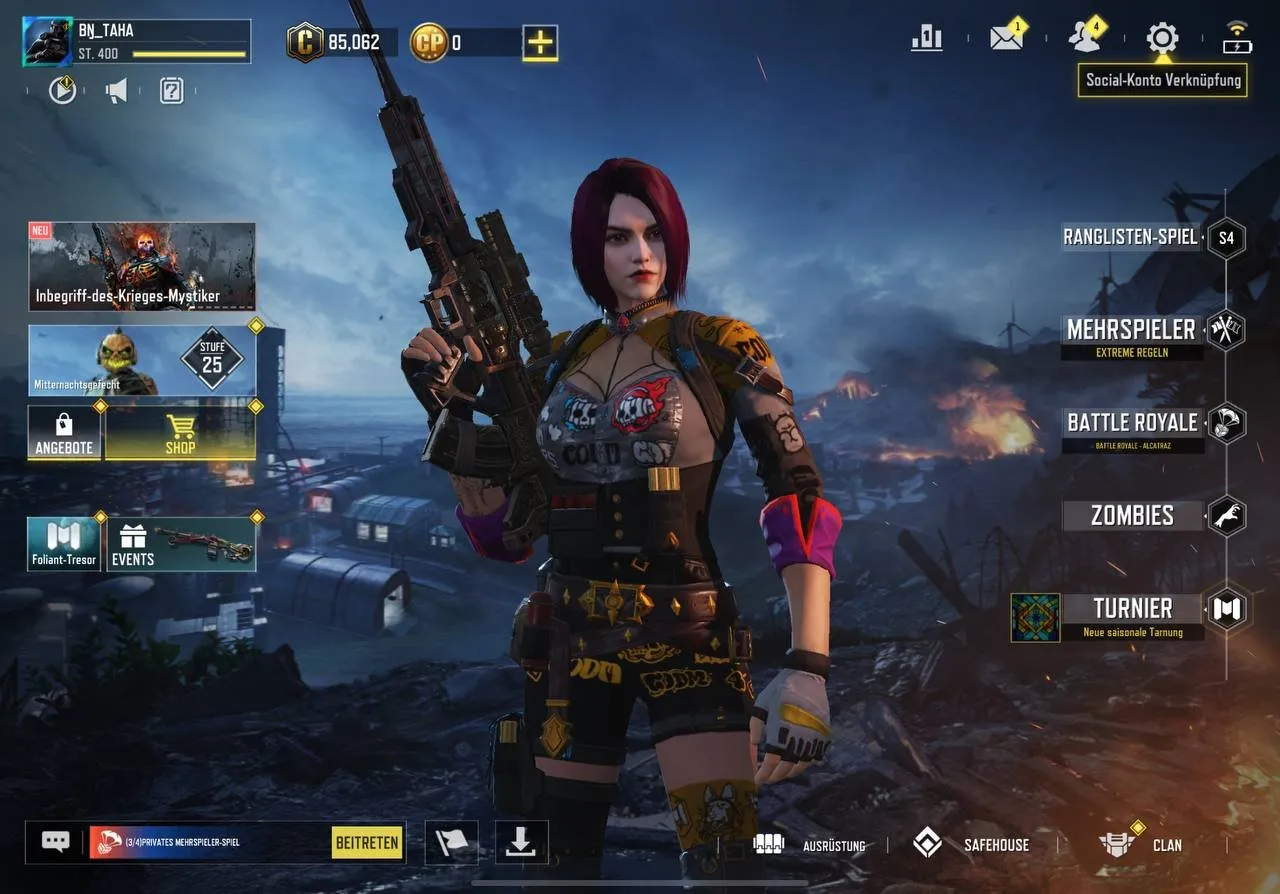Select the flag emblem icon near BEITRETEN
Viewport: 1280px width, 894px height.
pyautogui.click(x=451, y=842)
